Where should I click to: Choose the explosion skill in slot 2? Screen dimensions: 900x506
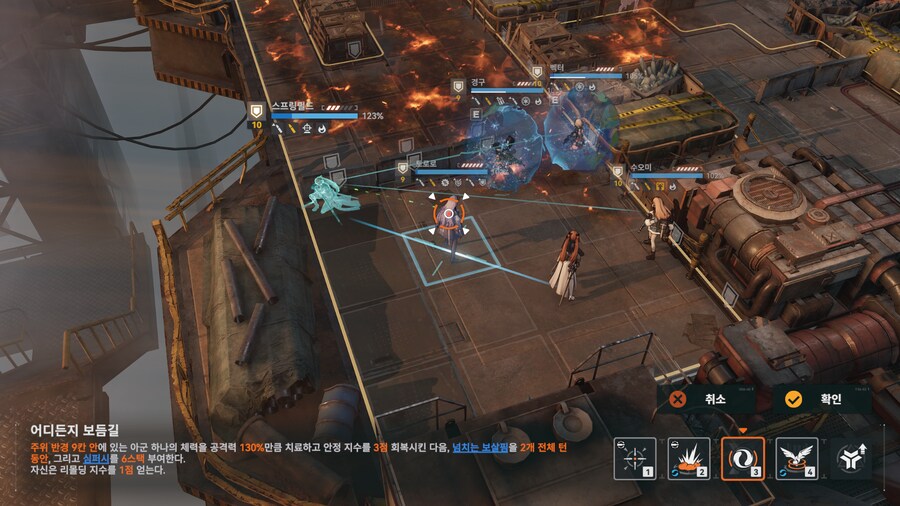coord(689,458)
